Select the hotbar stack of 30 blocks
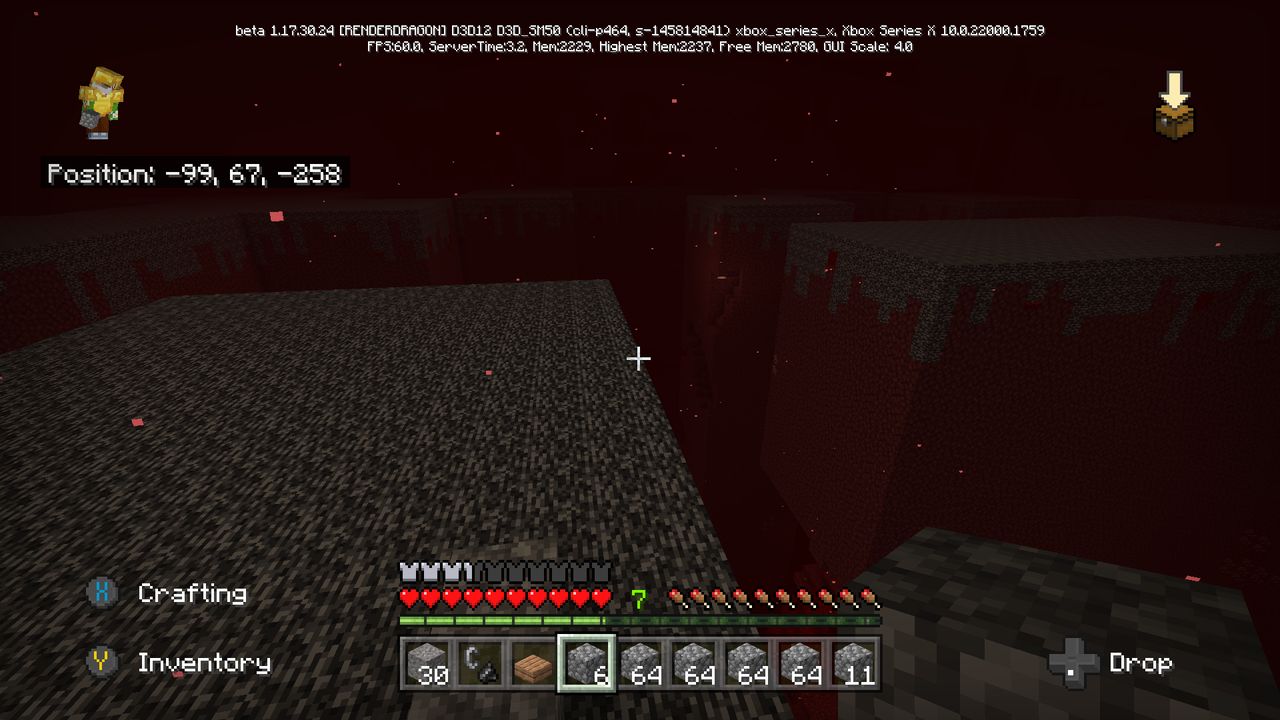Viewport: 1280px width, 720px height. click(425, 663)
